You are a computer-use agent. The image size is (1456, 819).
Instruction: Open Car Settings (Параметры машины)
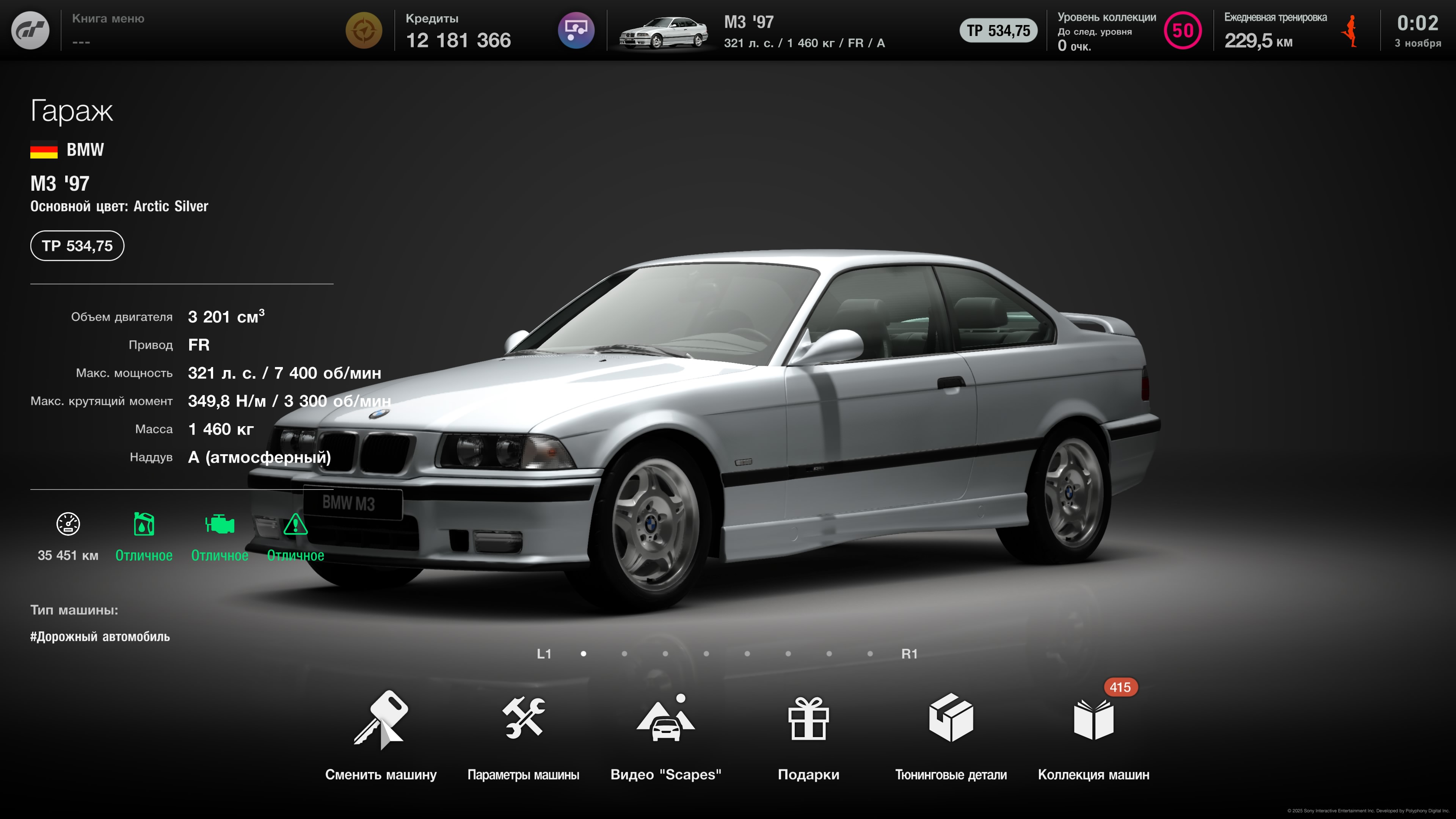coord(523,735)
